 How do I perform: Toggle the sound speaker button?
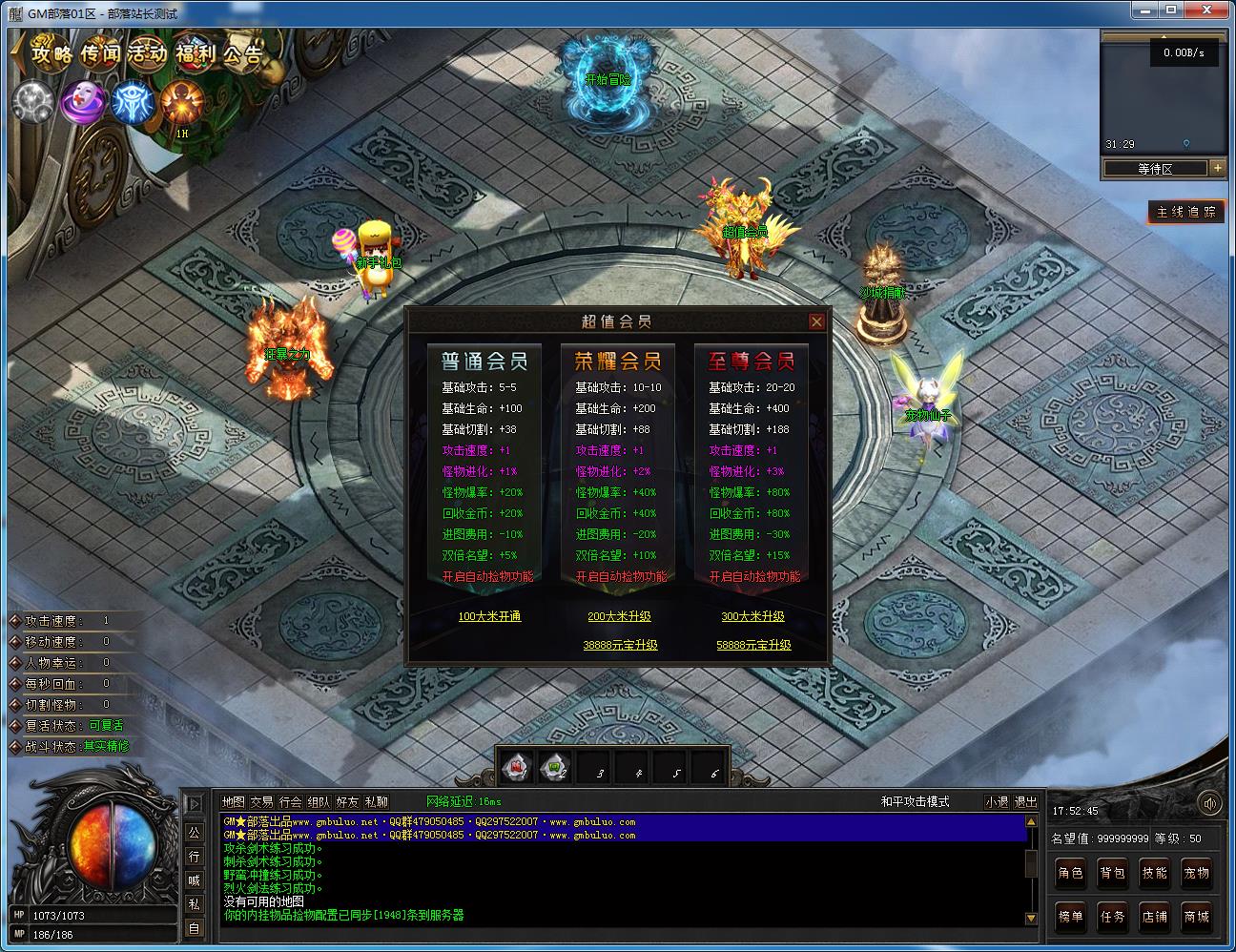(x=1210, y=803)
